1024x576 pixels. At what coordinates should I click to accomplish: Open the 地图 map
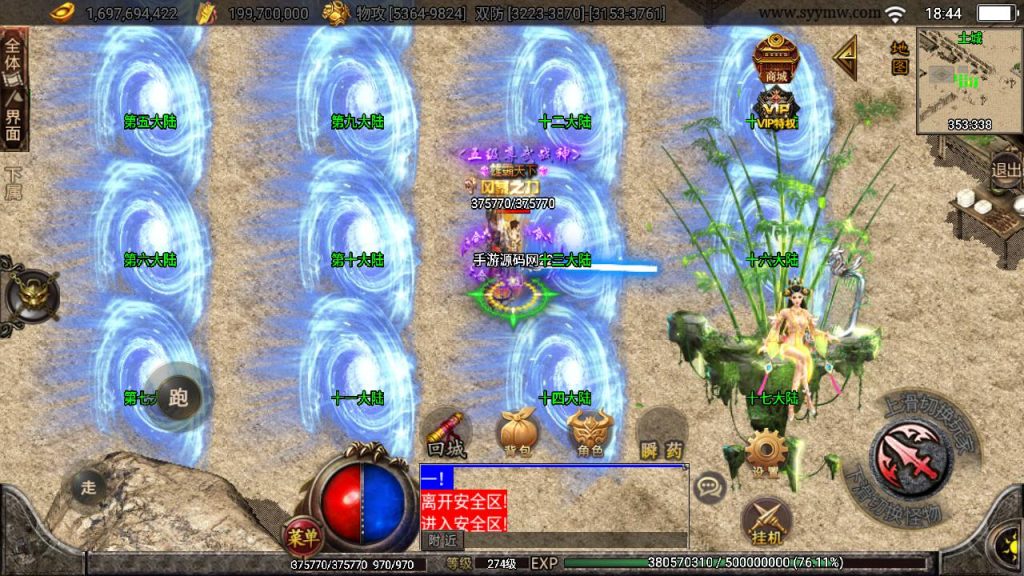point(899,58)
